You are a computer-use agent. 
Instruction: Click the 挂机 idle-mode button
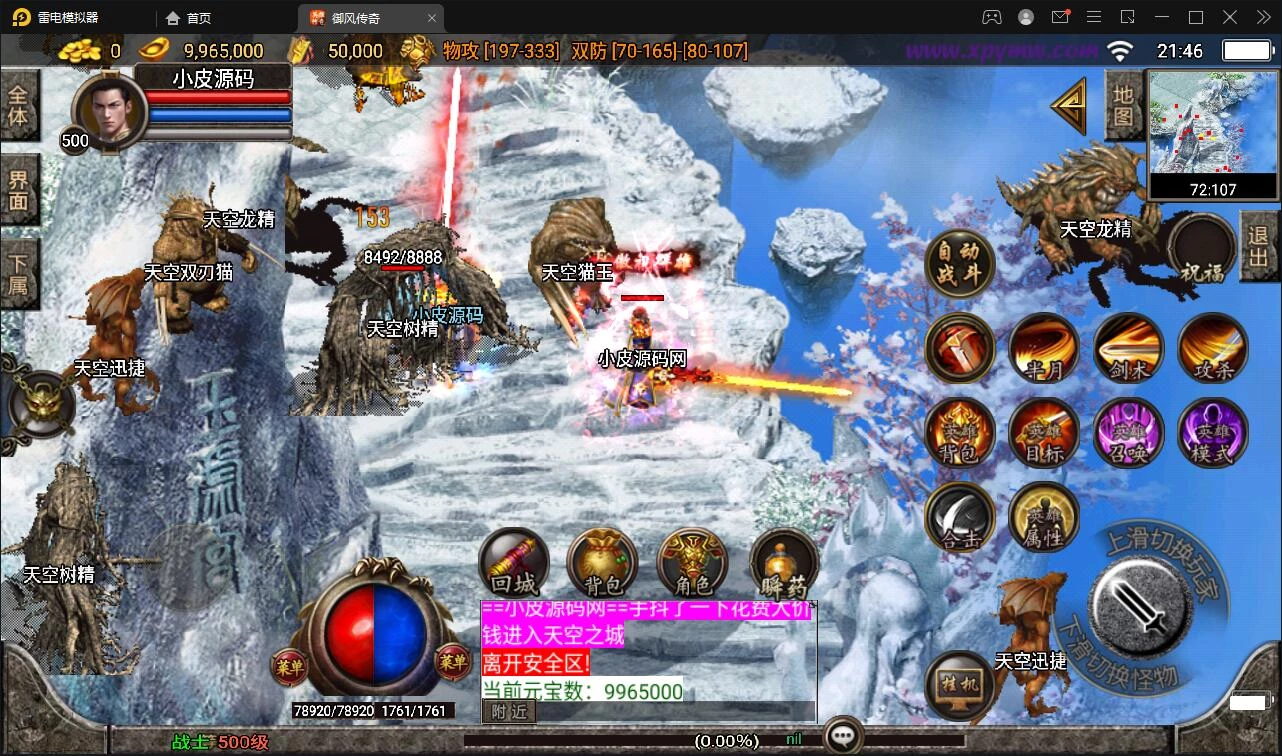pos(959,684)
